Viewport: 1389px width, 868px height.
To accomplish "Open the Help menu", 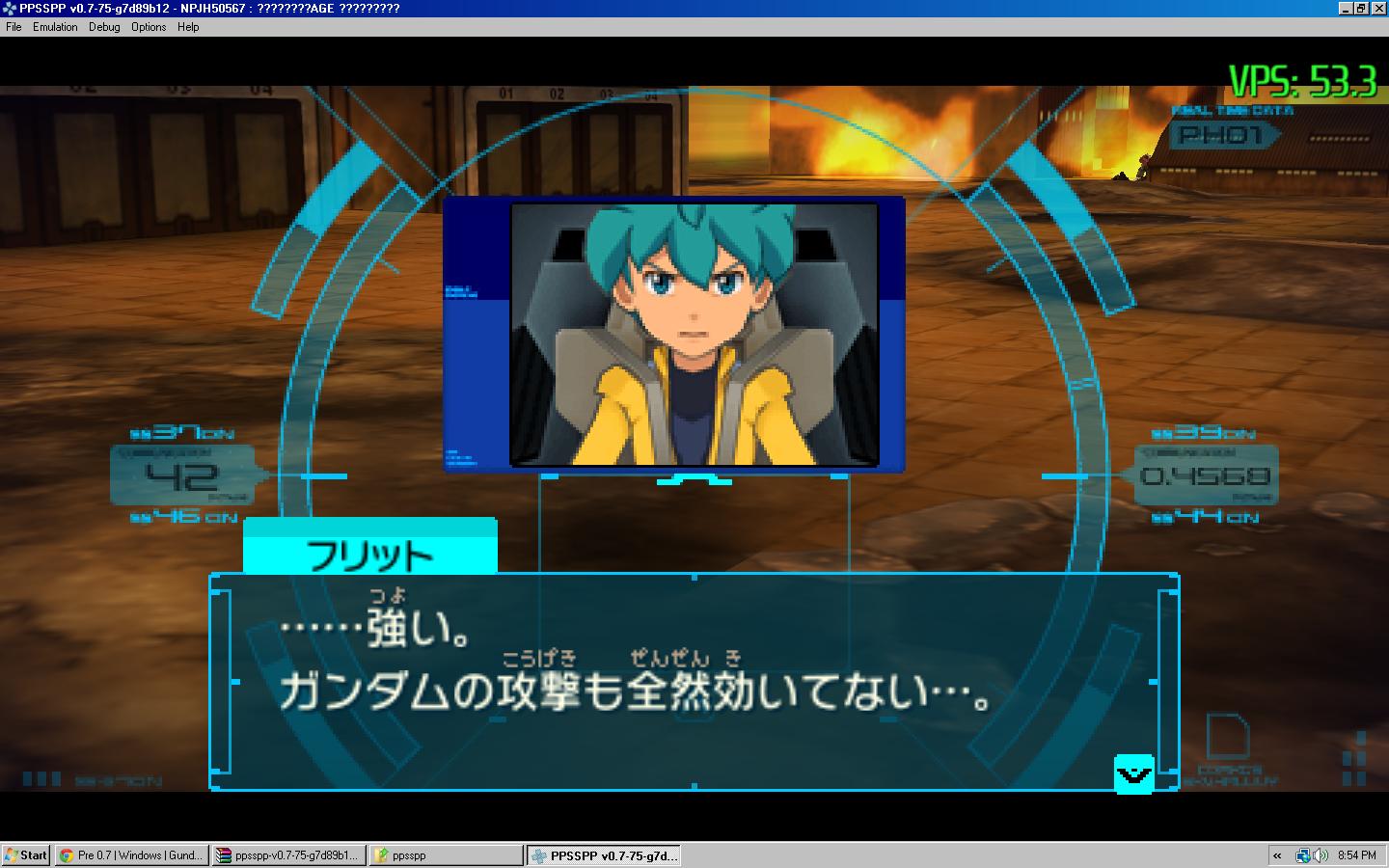I will coord(188,27).
